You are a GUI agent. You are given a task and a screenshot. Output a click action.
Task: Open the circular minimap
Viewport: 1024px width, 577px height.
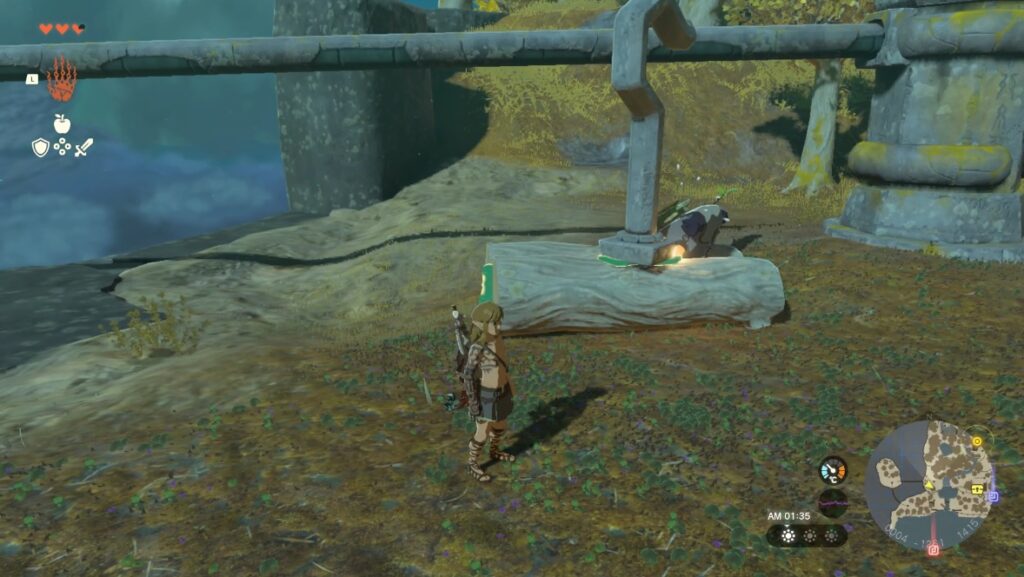point(929,483)
